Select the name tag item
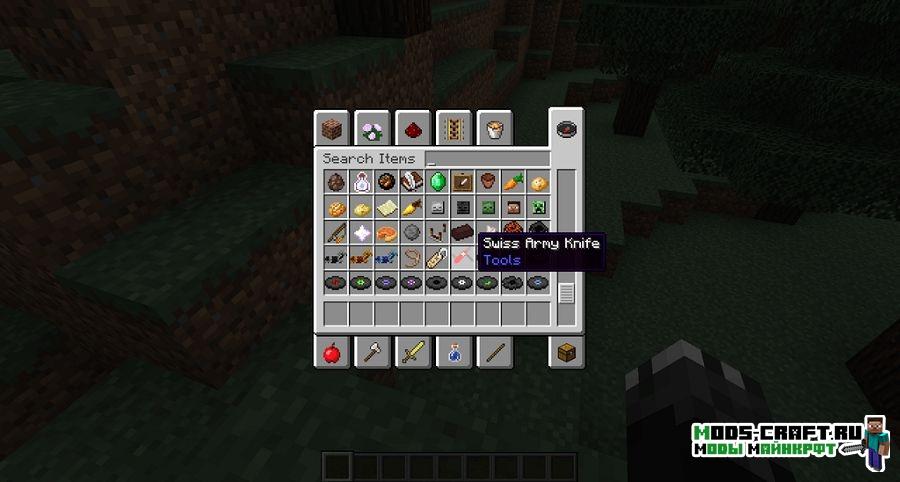The image size is (900, 482). (436, 258)
